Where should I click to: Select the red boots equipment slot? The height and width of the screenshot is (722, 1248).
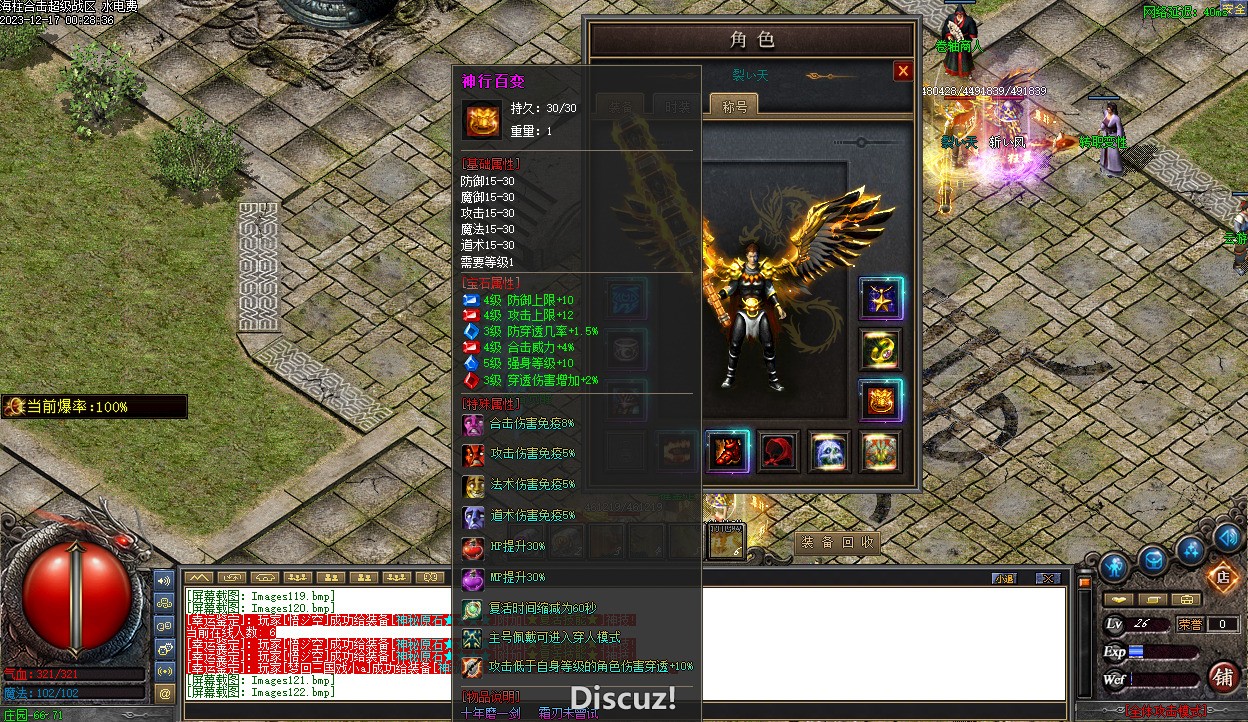click(x=727, y=452)
